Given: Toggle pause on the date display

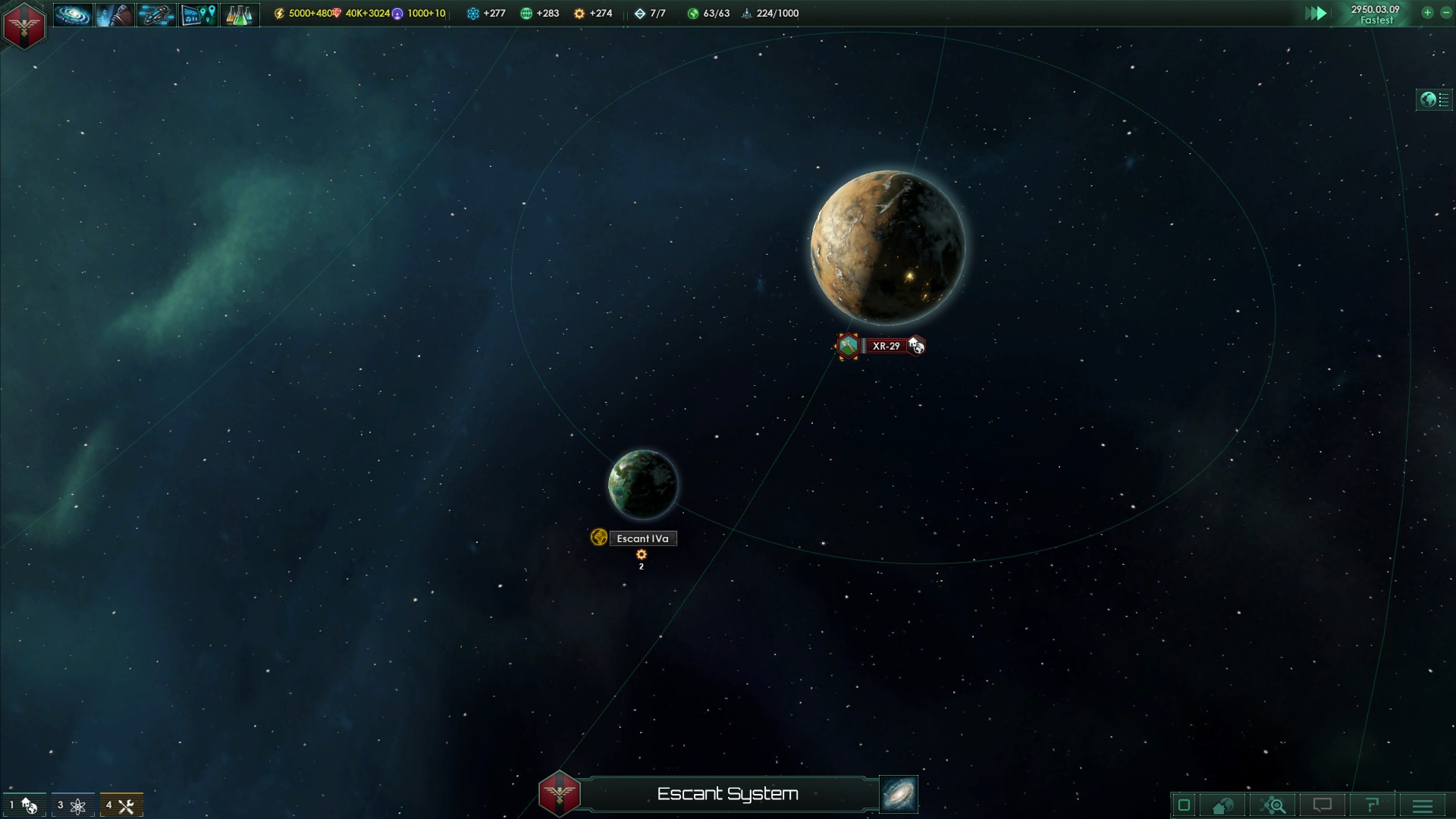Looking at the screenshot, I should (1375, 14).
